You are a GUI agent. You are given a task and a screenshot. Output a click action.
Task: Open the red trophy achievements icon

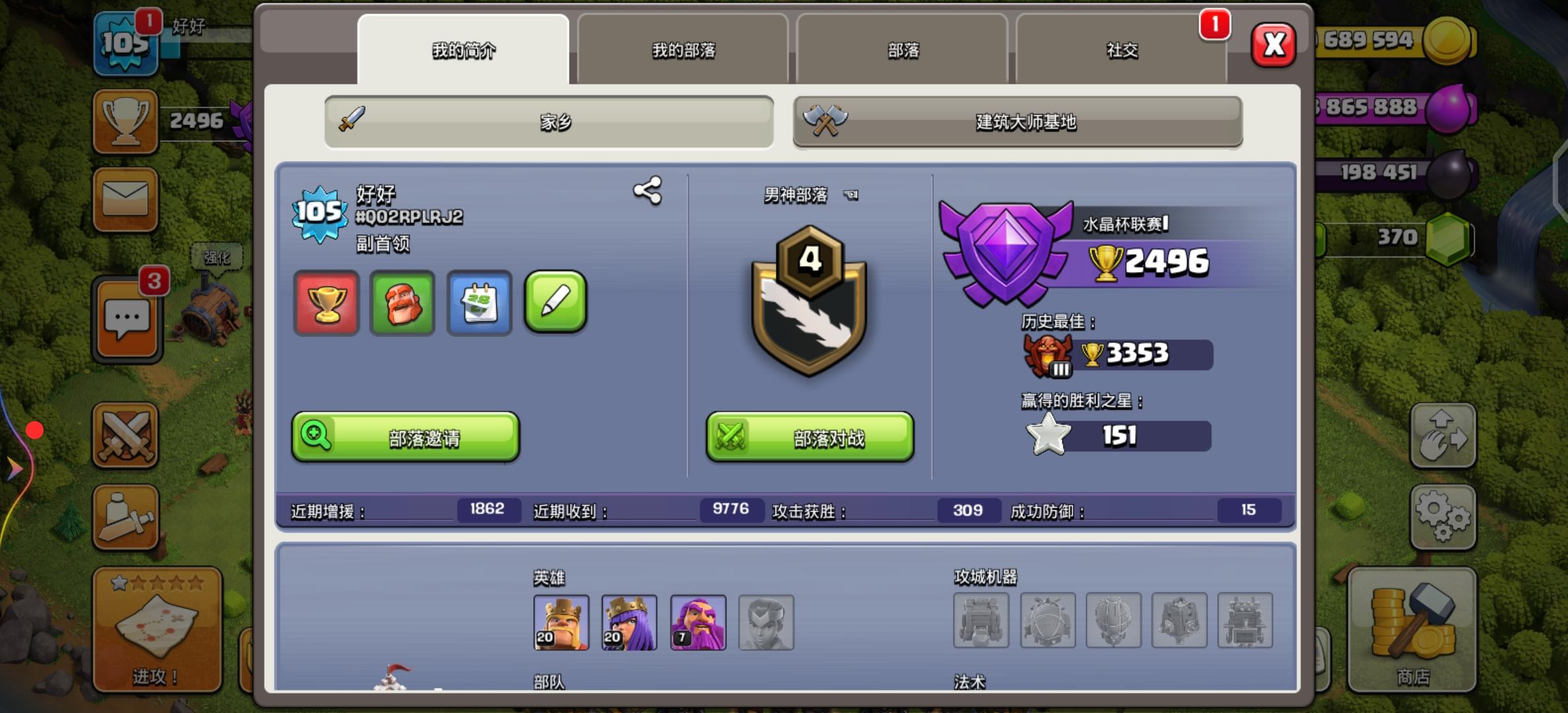tap(326, 304)
